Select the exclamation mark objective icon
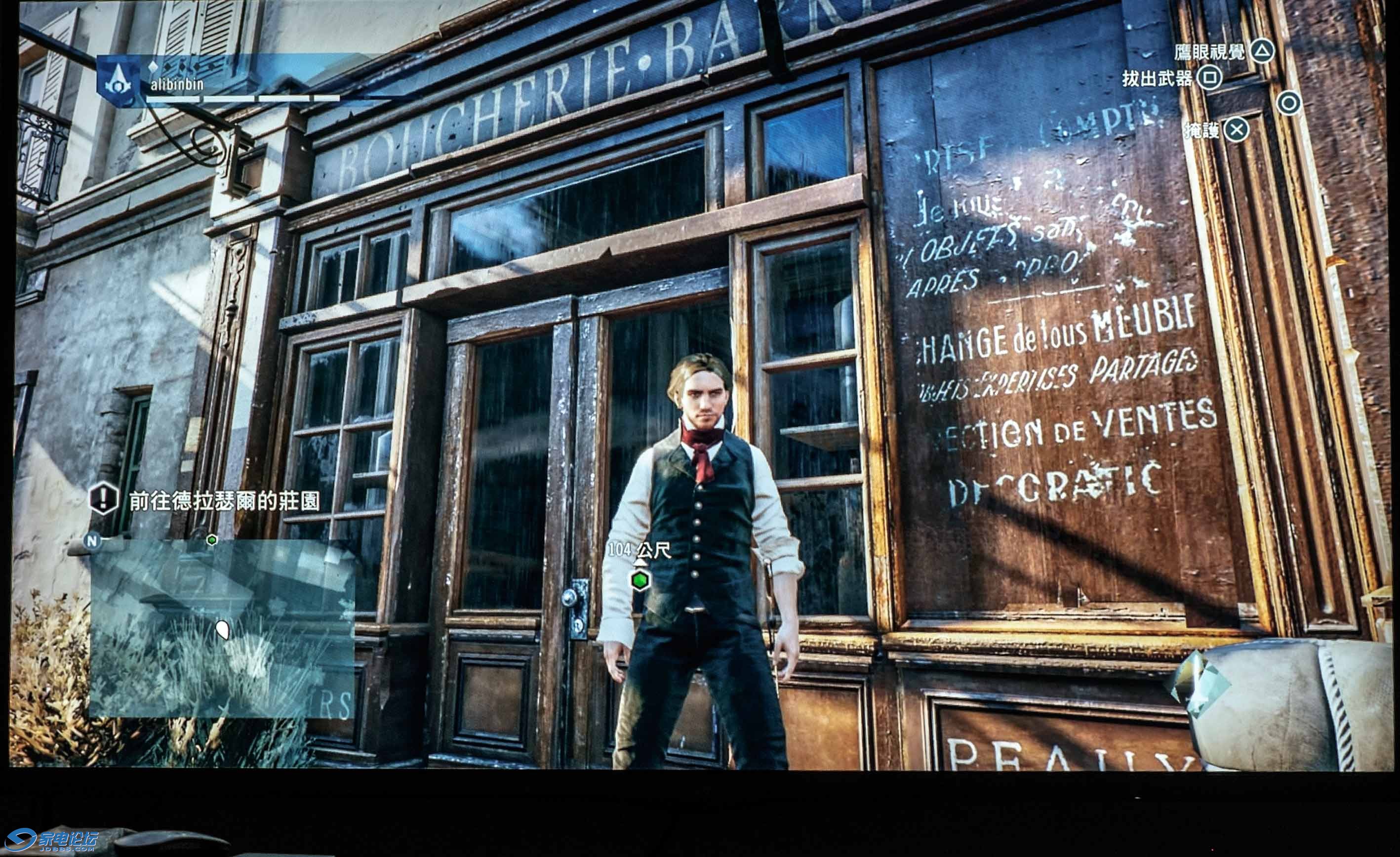The width and height of the screenshot is (1400, 857). pyautogui.click(x=103, y=499)
